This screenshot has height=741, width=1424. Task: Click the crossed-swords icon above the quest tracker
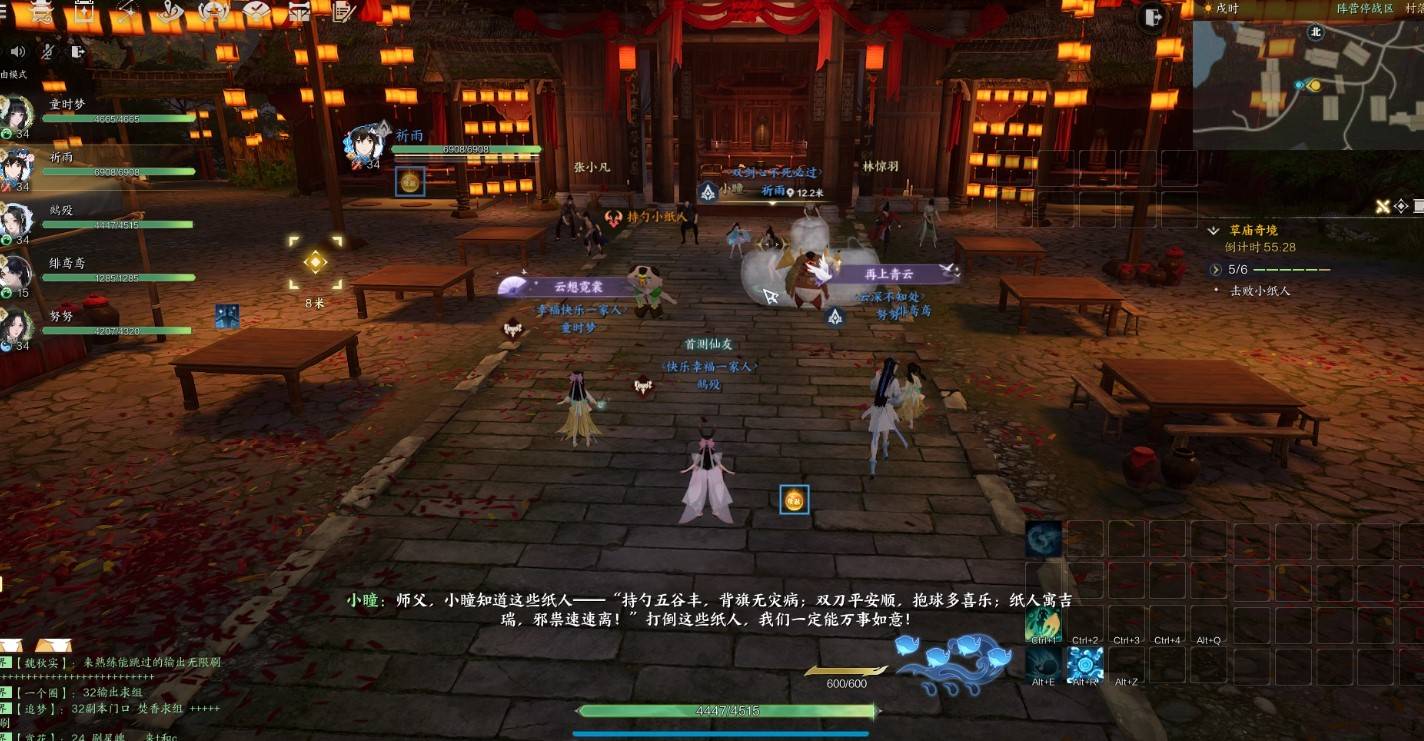pyautogui.click(x=1383, y=207)
